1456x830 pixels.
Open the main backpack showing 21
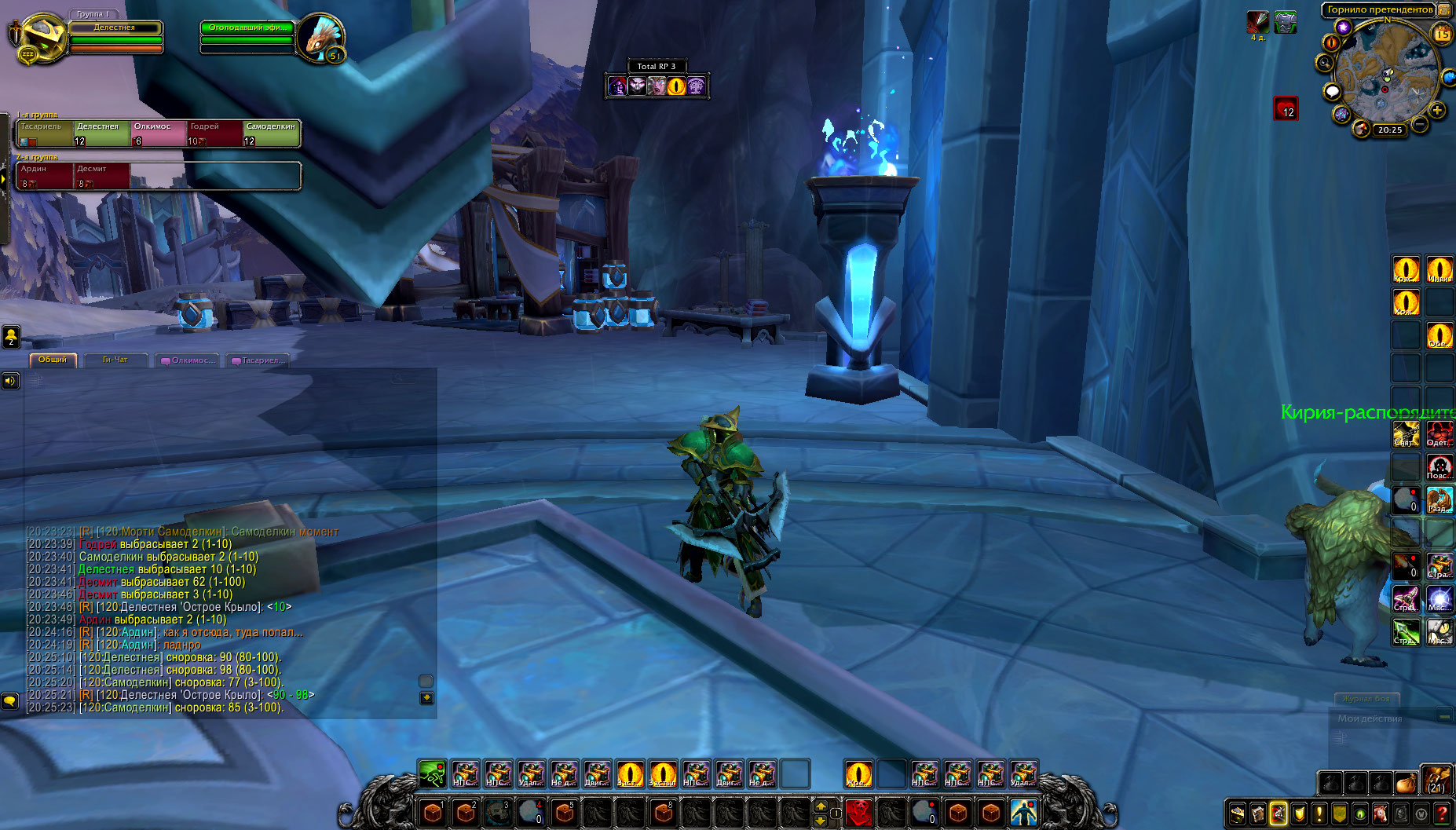(x=1436, y=782)
